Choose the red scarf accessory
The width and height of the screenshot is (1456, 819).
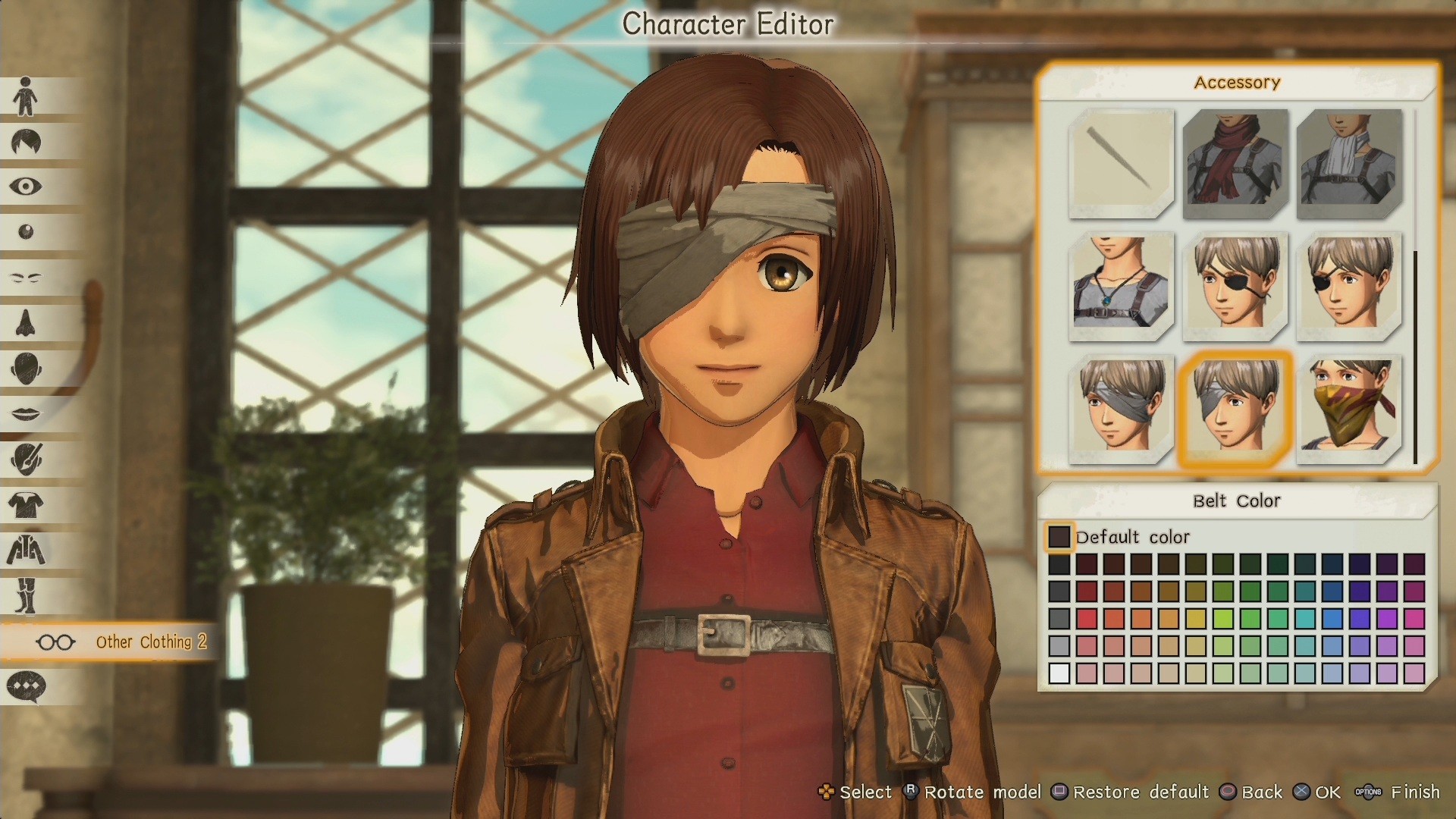coord(1235,165)
